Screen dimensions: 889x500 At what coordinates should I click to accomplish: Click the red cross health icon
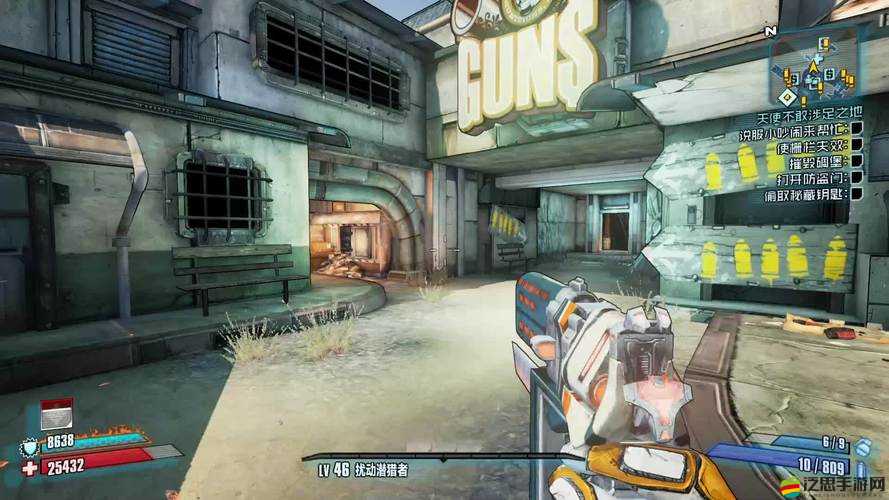click(29, 467)
